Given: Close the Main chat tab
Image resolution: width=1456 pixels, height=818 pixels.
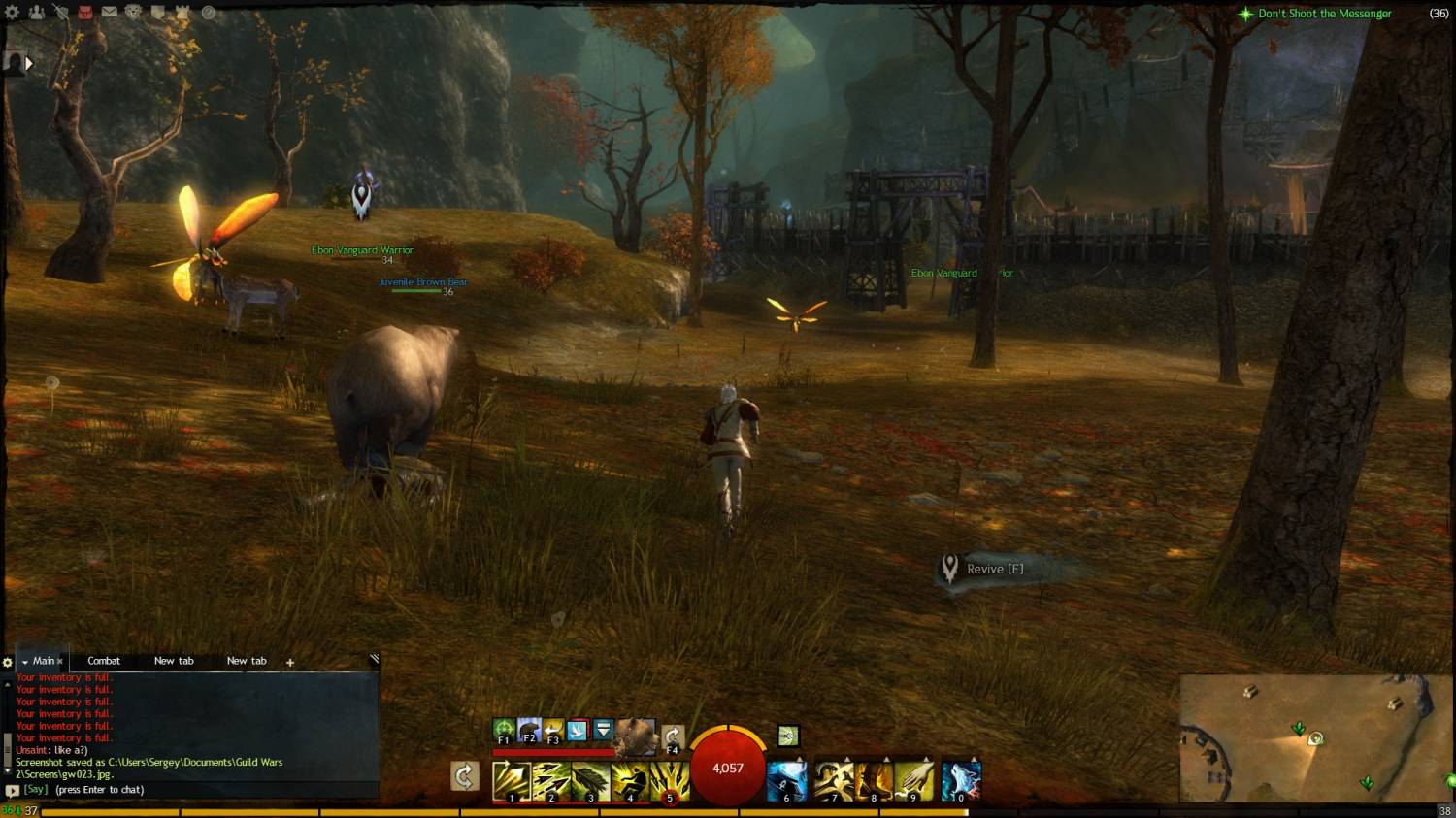Looking at the screenshot, I should [60, 662].
